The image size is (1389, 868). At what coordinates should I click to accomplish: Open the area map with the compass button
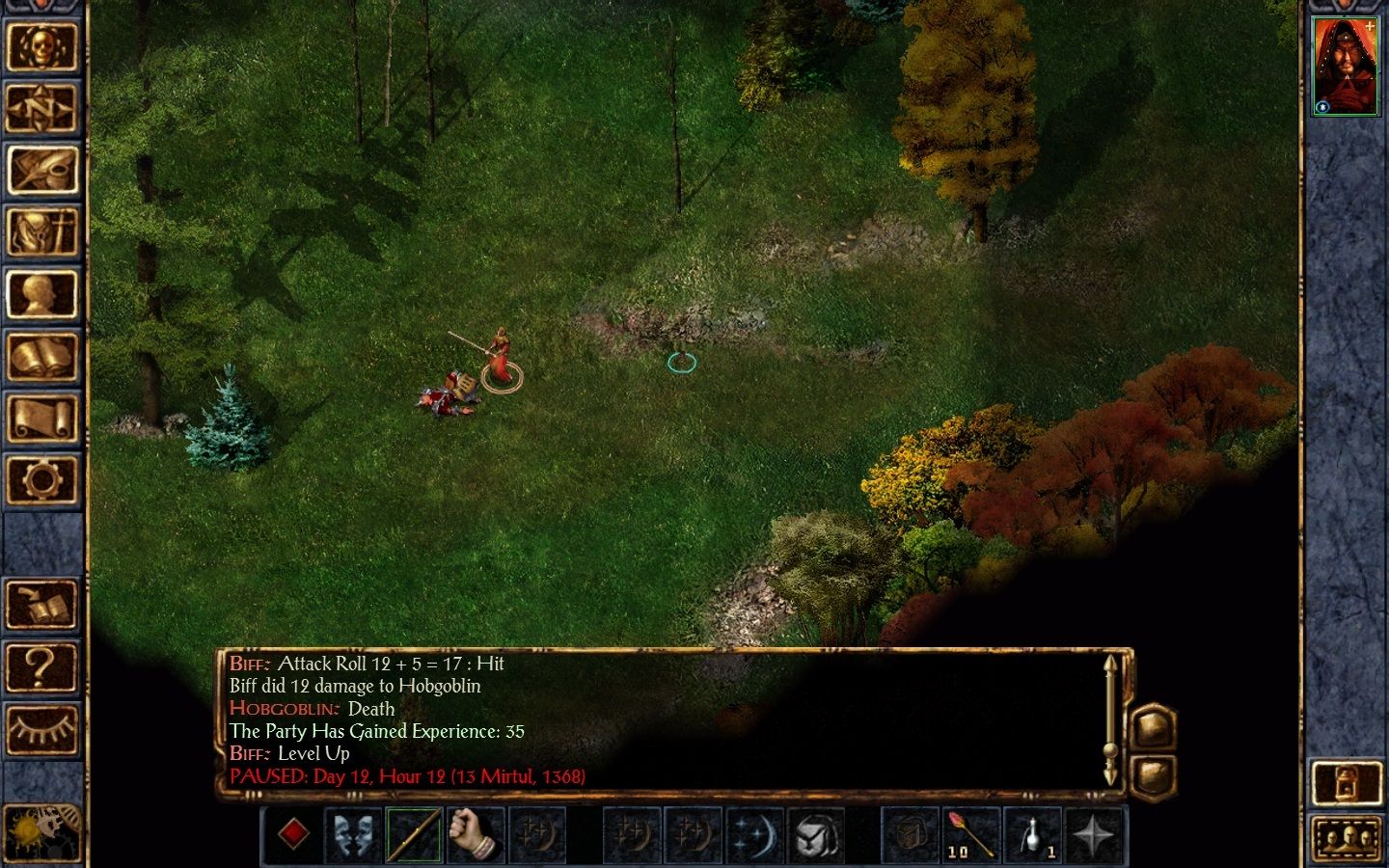41,108
